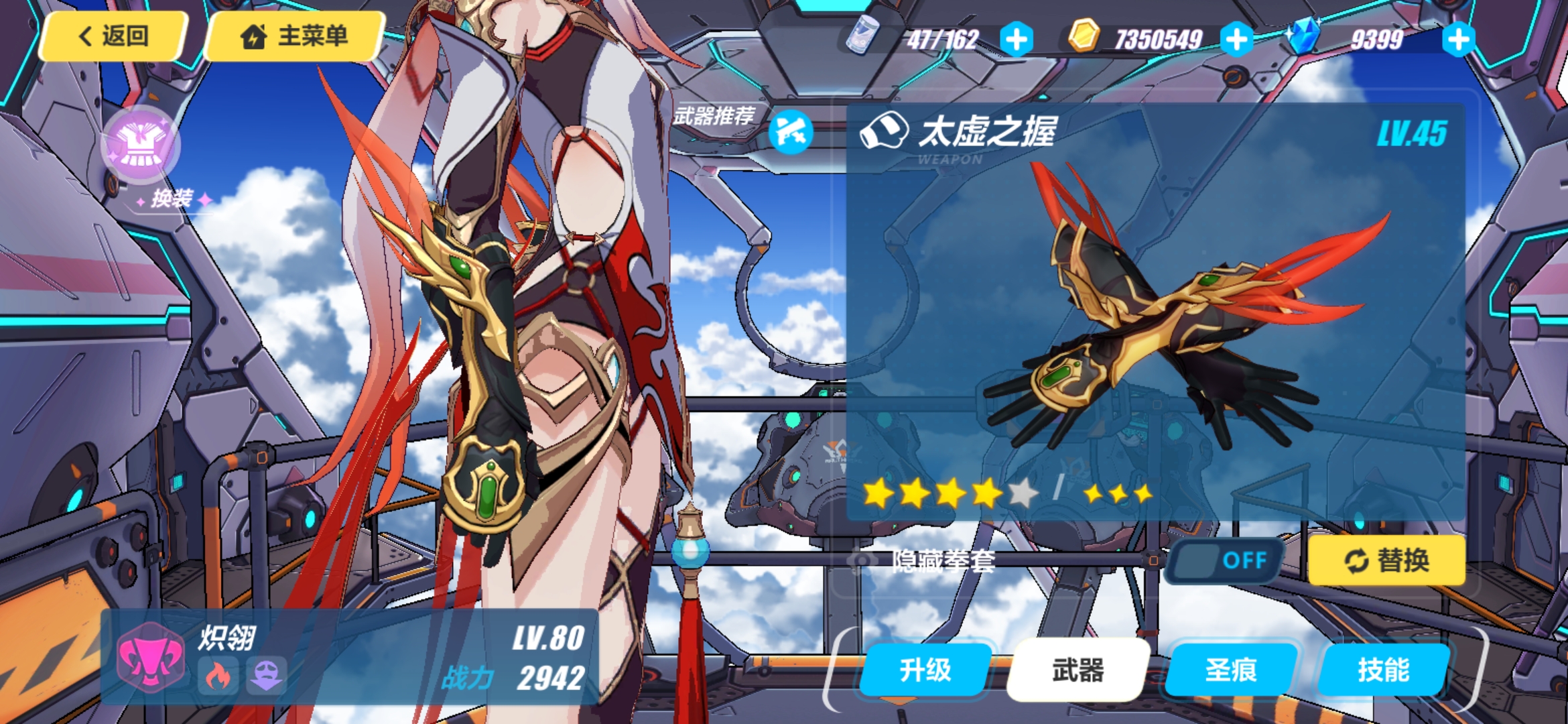This screenshot has width=1568, height=724.
Task: Show the fire element attribute icon
Action: tap(218, 676)
